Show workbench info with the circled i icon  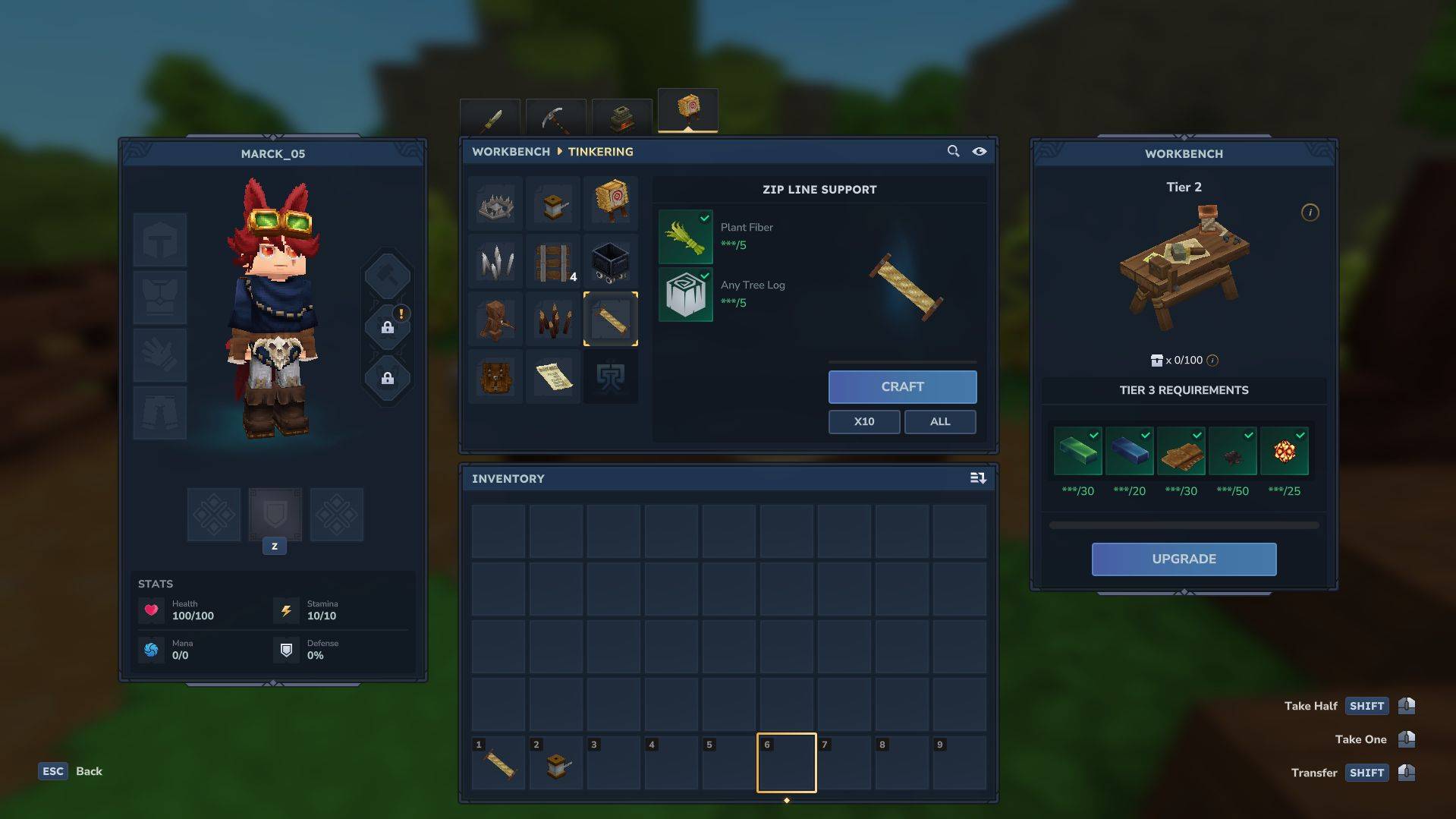[1310, 213]
